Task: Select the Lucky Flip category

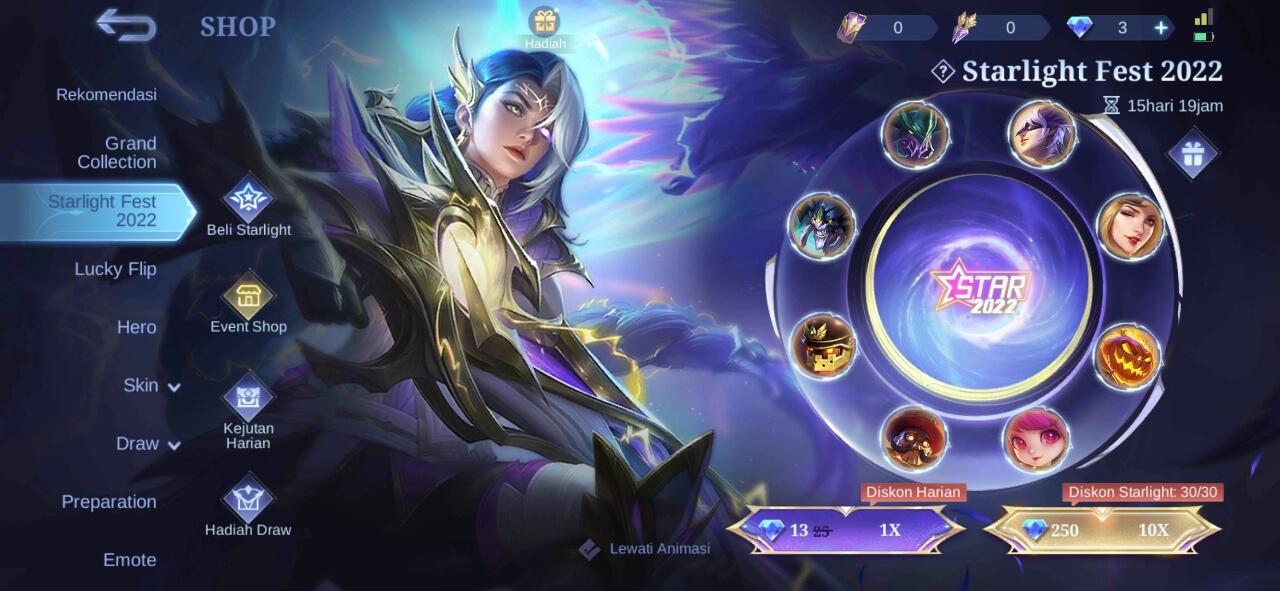Action: click(x=115, y=269)
